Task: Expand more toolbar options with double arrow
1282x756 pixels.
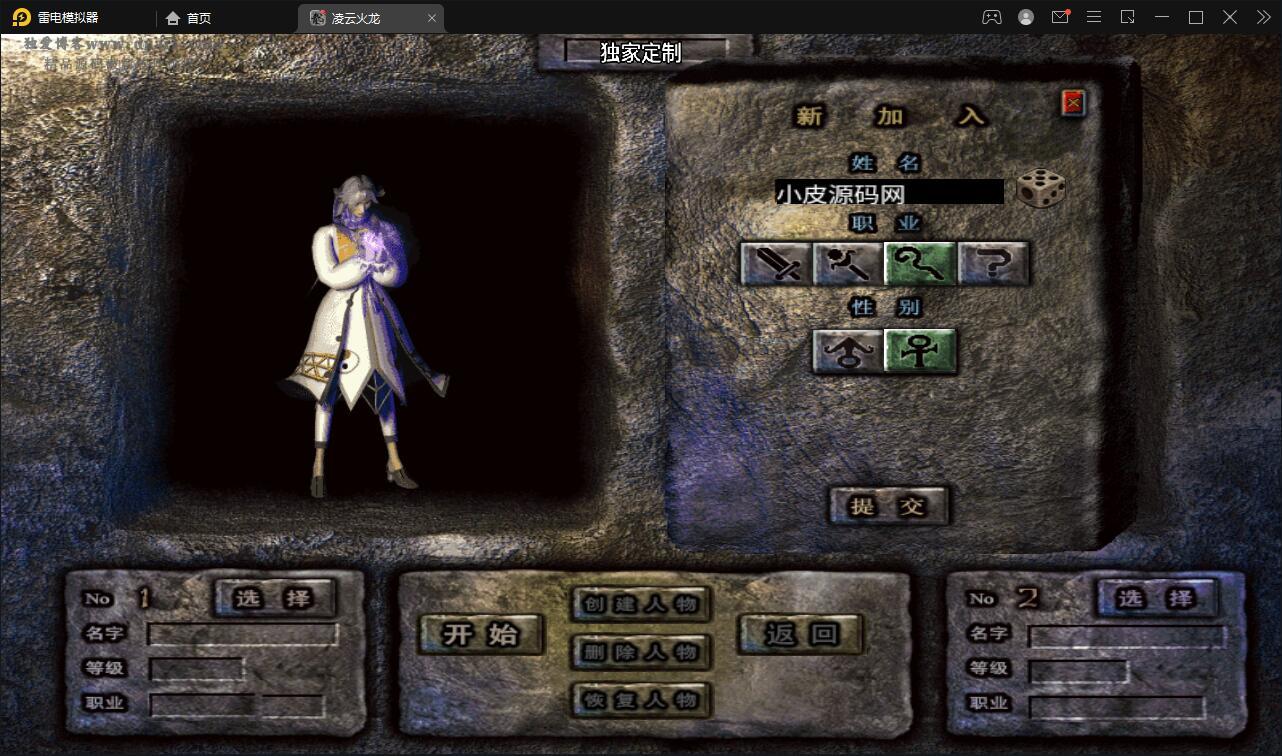Action: point(1262,17)
